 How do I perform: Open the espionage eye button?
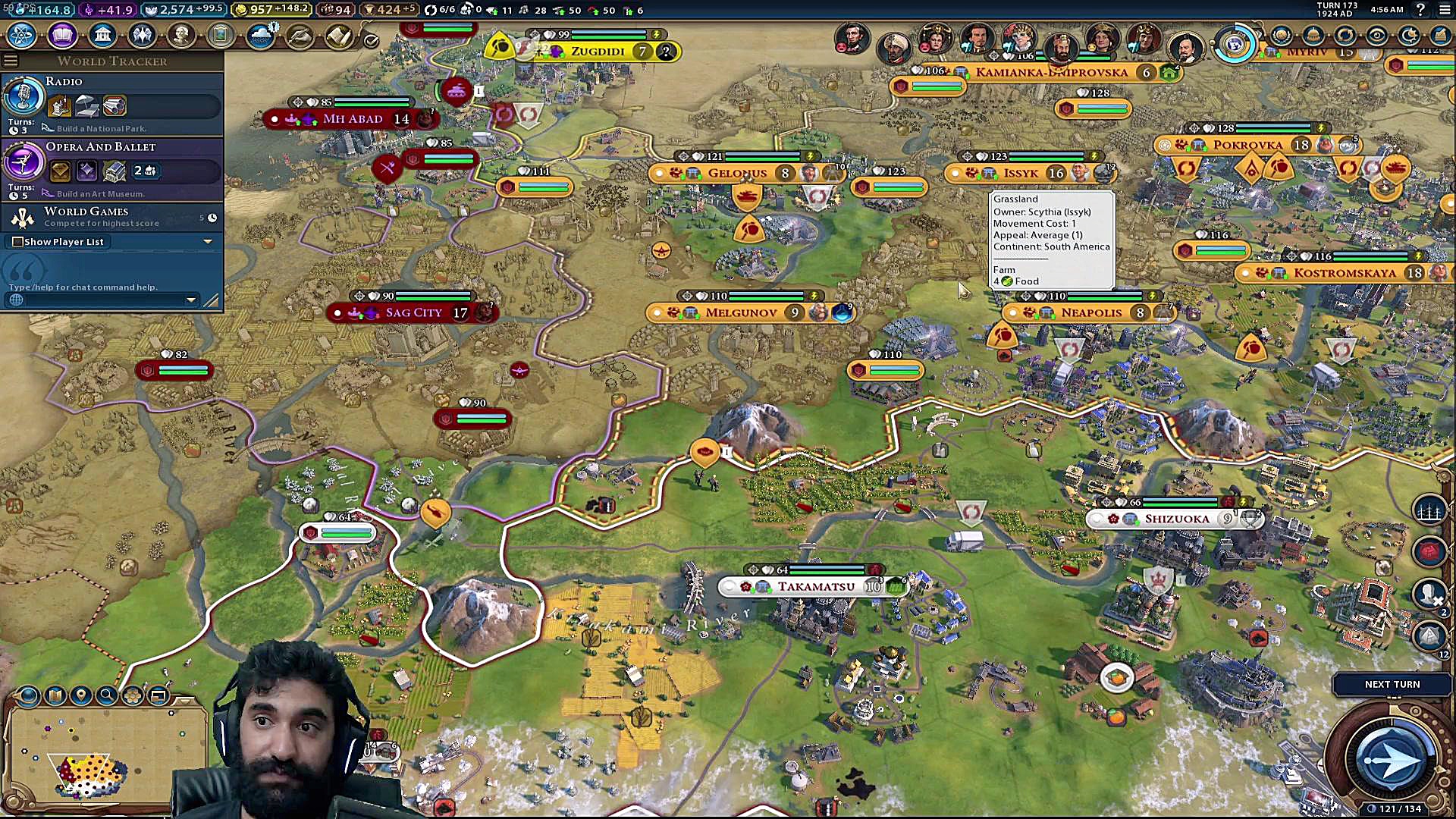(x=1376, y=36)
